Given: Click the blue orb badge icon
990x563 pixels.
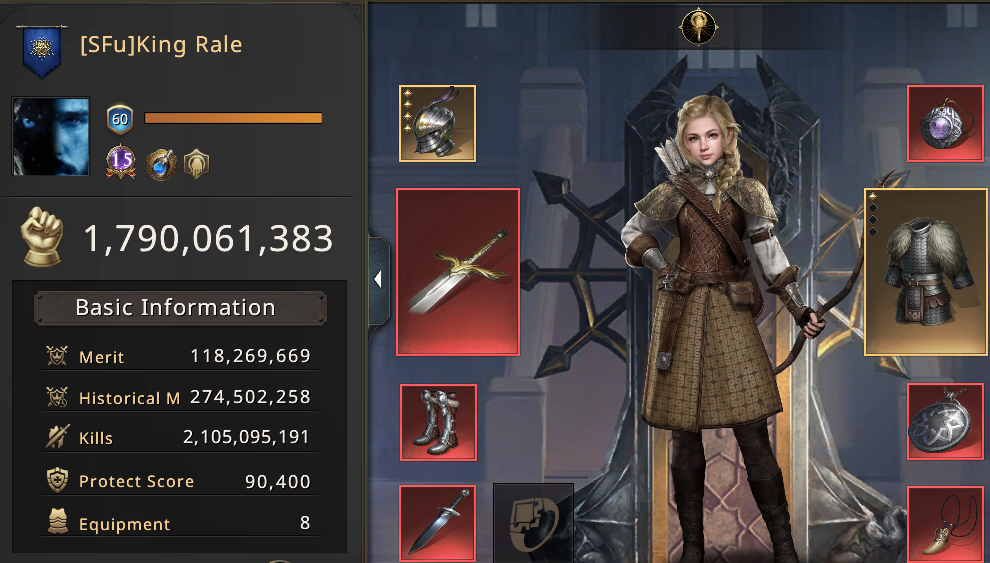Looking at the screenshot, I should pyautogui.click(x=160, y=163).
